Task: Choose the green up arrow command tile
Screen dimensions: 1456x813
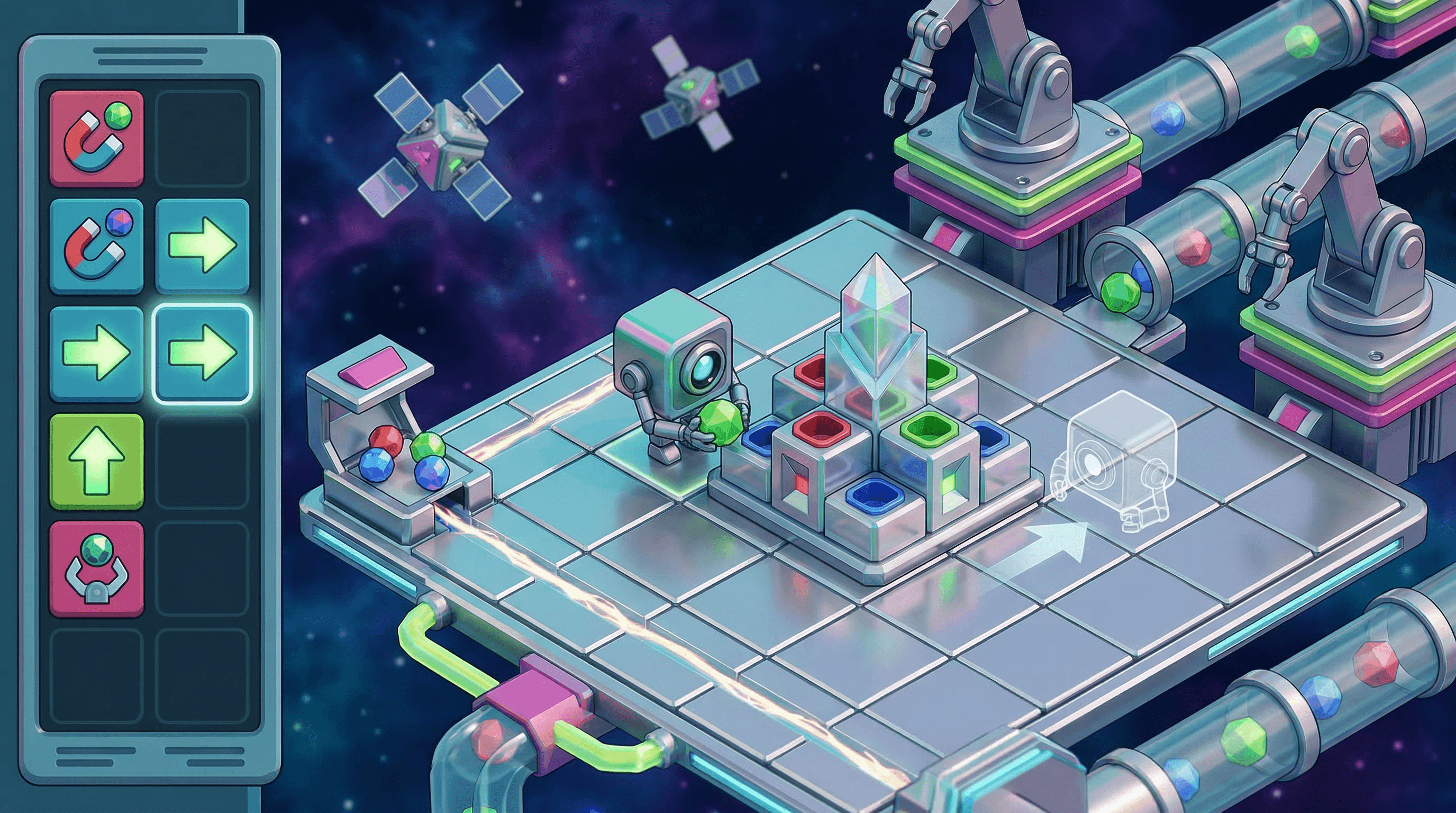Action: click(x=96, y=461)
